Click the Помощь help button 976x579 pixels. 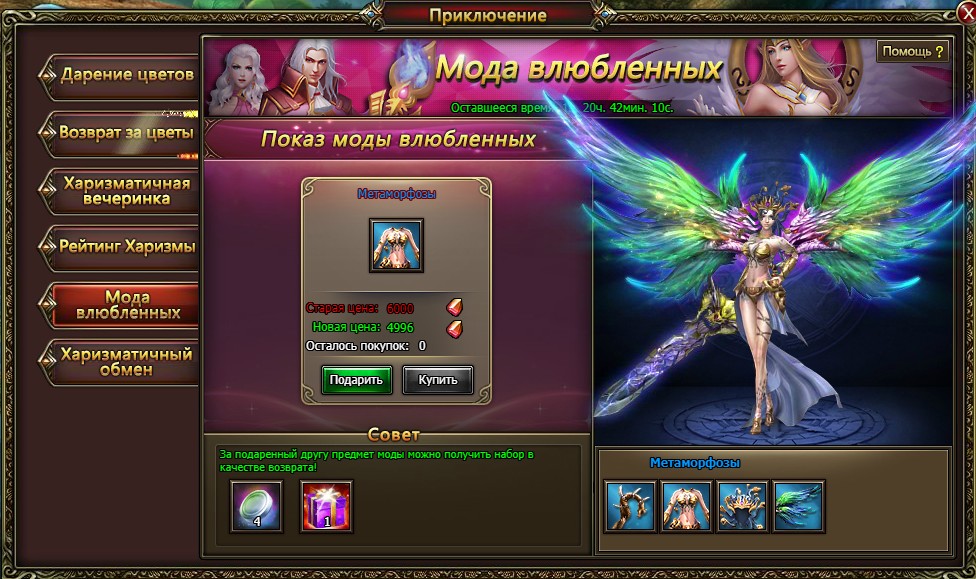912,51
